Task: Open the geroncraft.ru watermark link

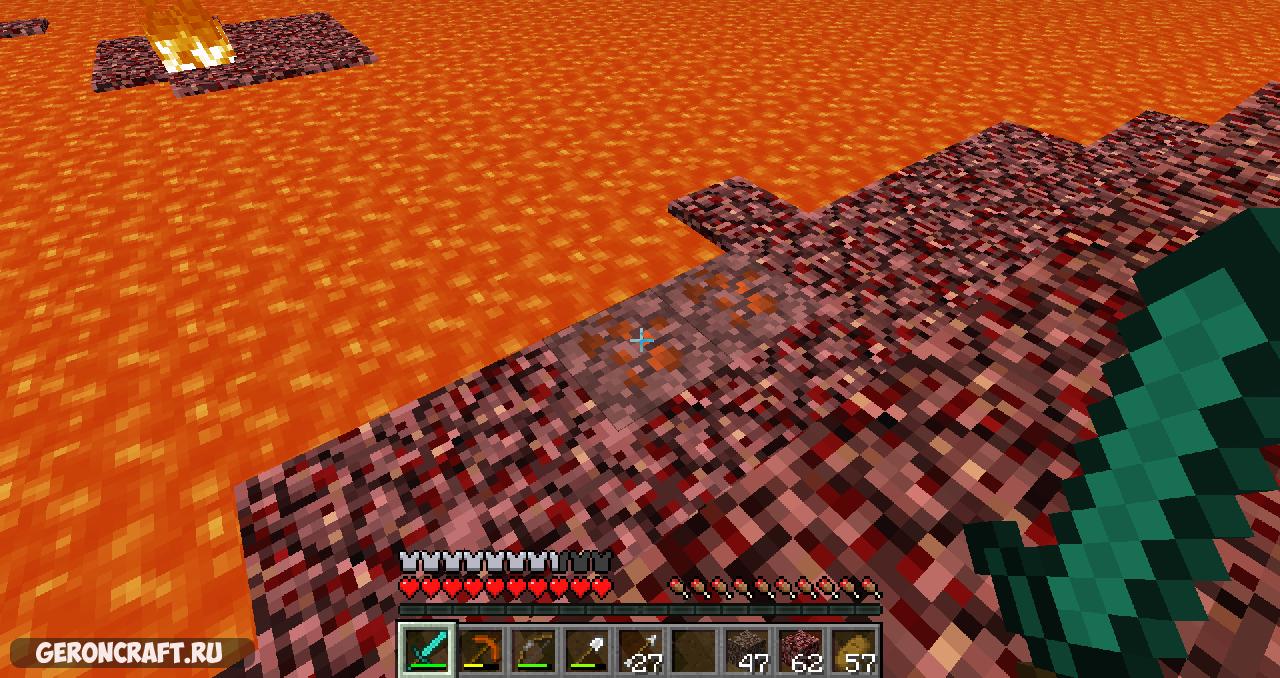Action: point(129,653)
